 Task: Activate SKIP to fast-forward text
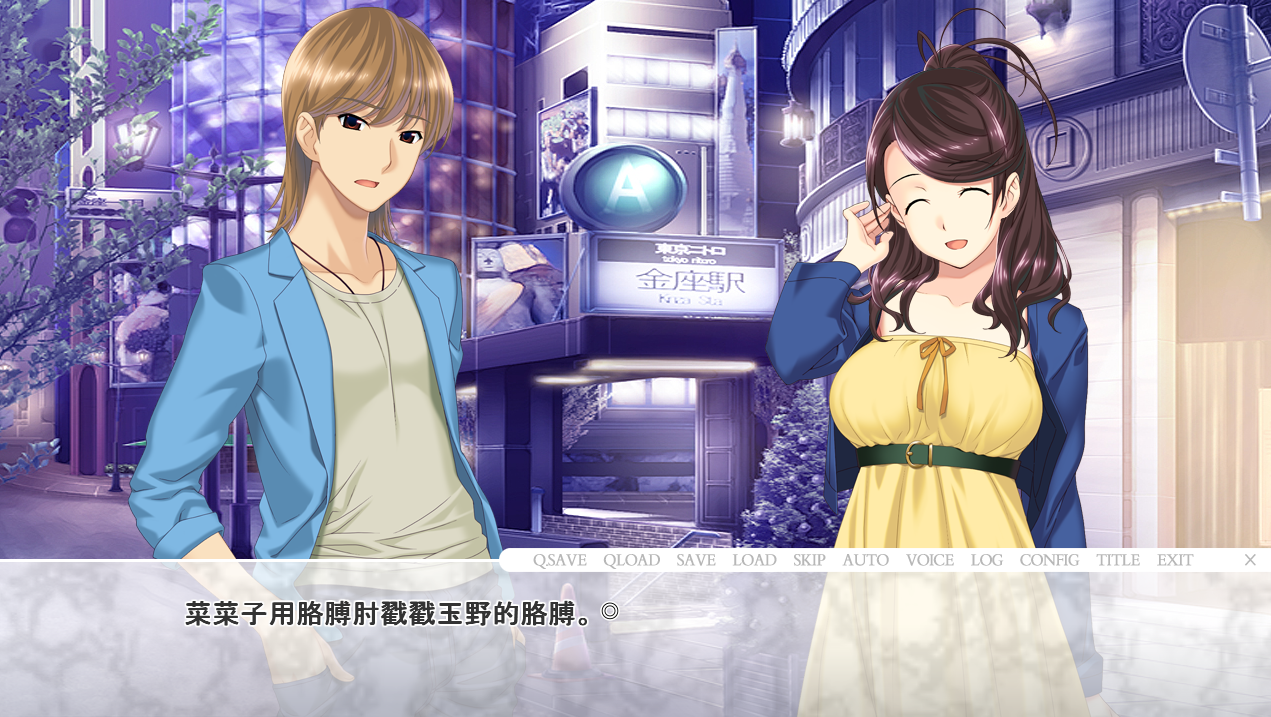(x=809, y=560)
